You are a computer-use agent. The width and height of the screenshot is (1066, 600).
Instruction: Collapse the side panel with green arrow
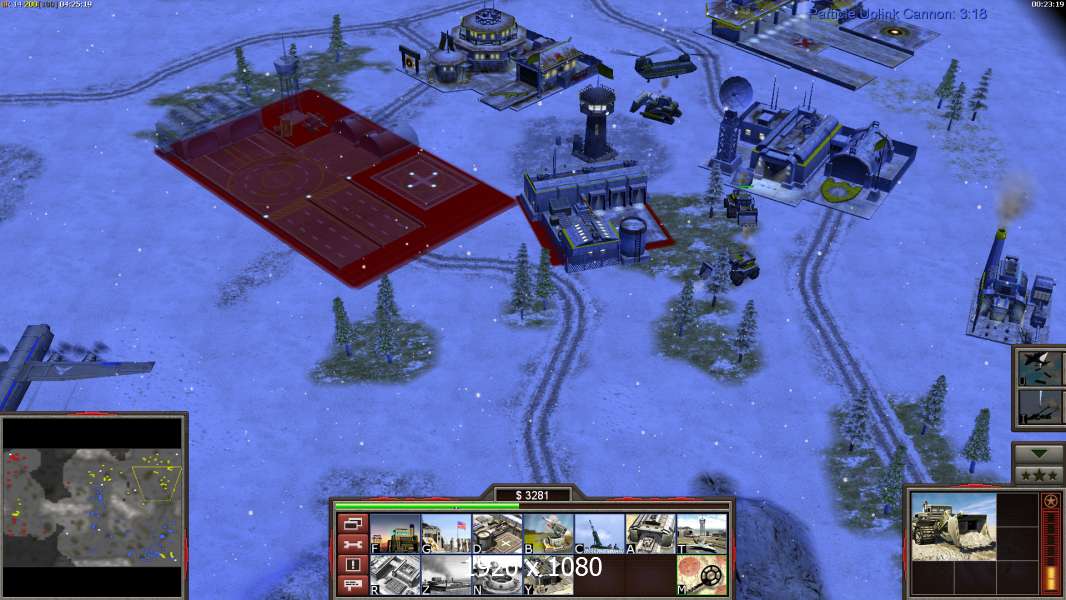(x=1038, y=453)
